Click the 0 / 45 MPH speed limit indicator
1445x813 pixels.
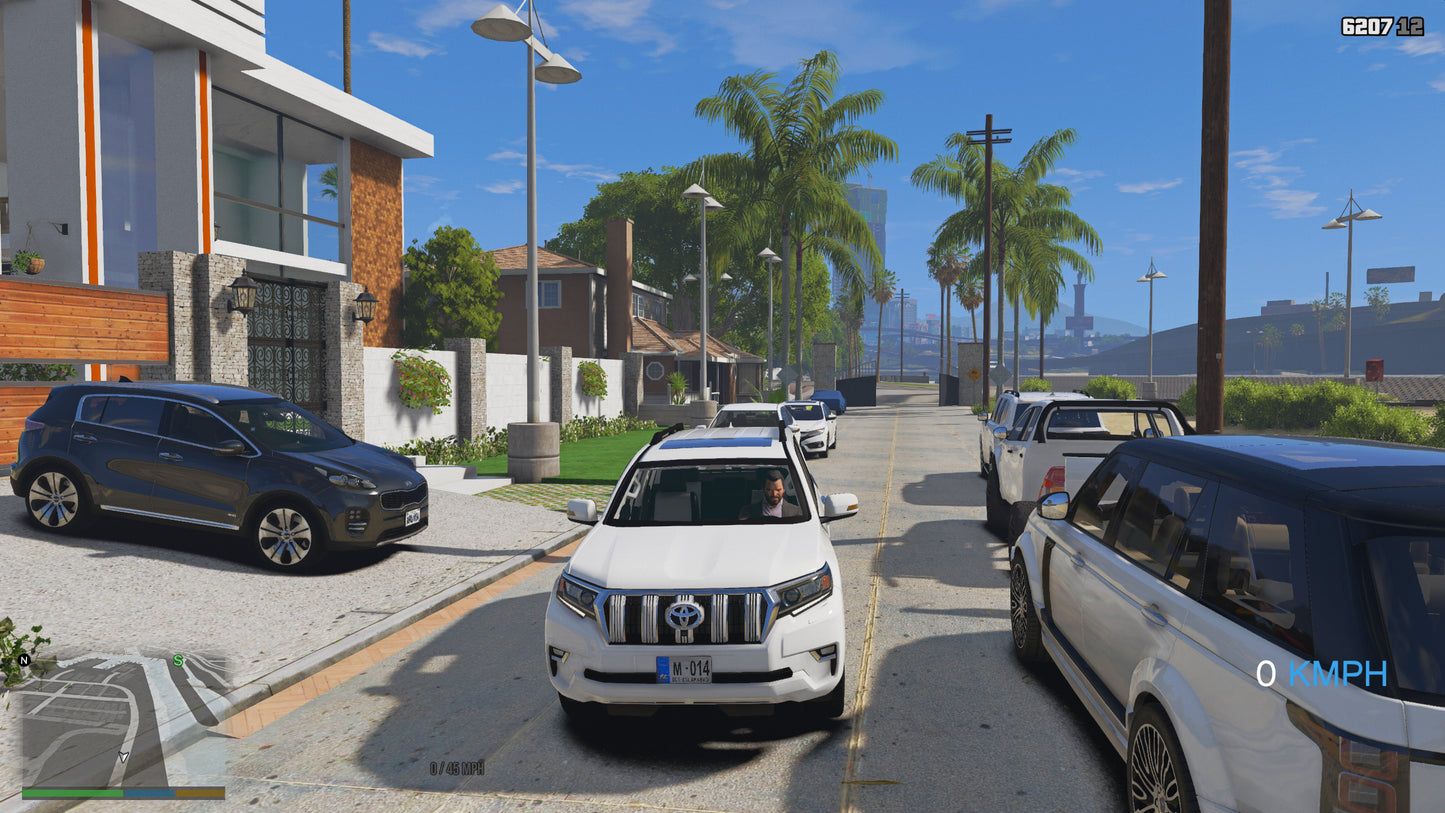click(455, 770)
